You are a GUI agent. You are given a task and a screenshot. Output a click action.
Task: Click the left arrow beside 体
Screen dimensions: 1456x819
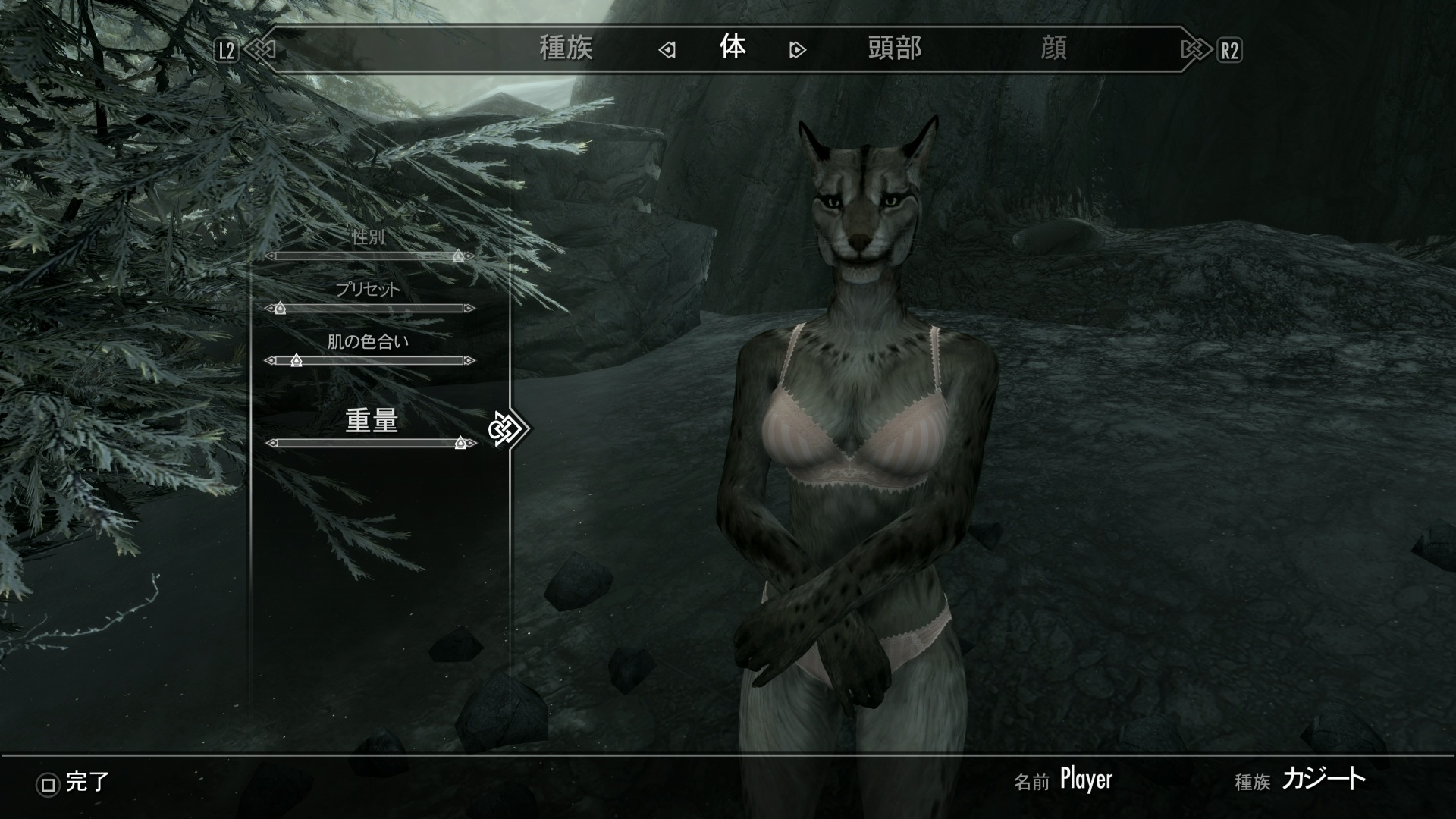click(x=667, y=50)
